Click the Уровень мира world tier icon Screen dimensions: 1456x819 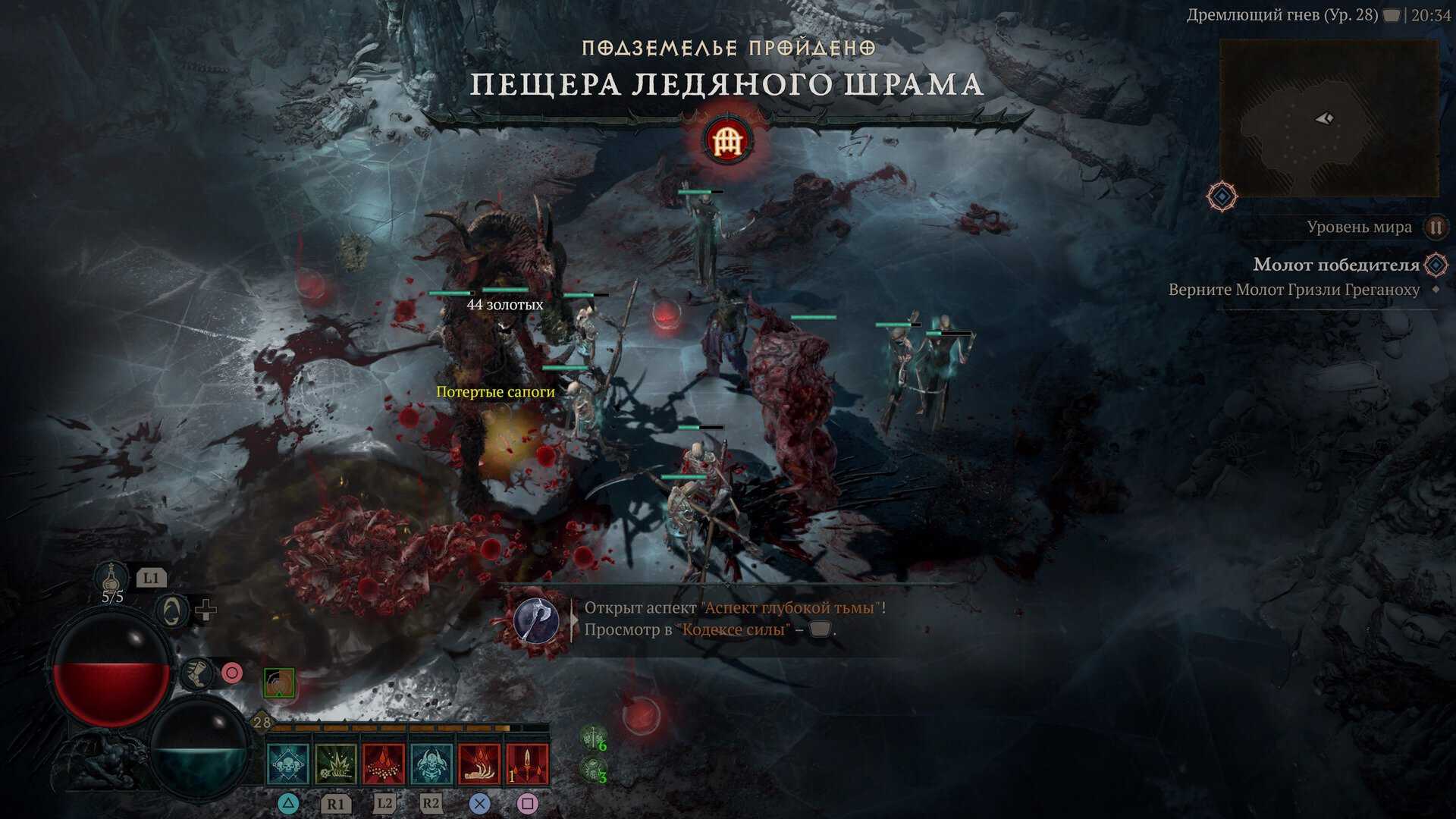click(1435, 227)
